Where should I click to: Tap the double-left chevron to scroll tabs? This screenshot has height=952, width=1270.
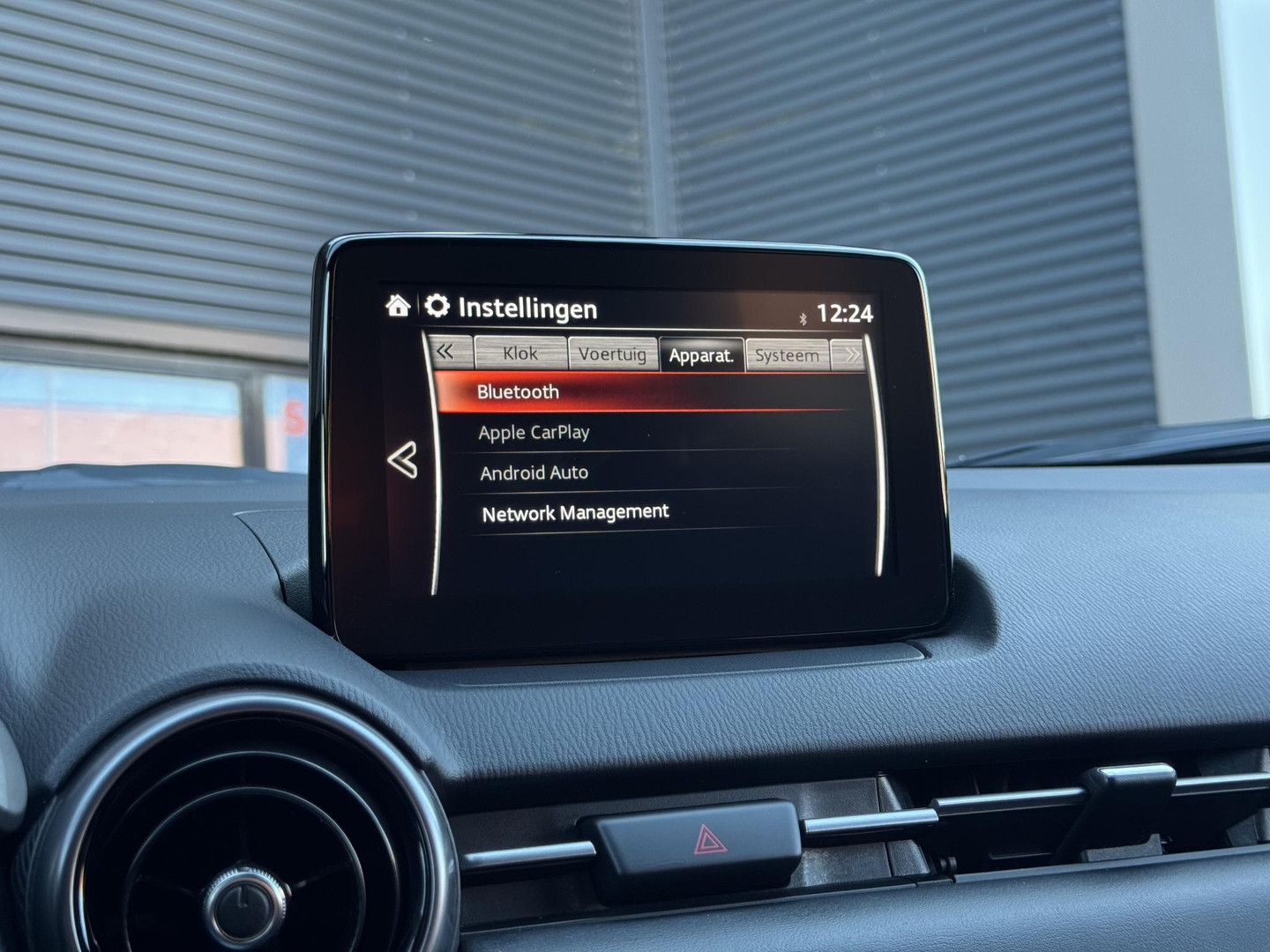pos(445,353)
